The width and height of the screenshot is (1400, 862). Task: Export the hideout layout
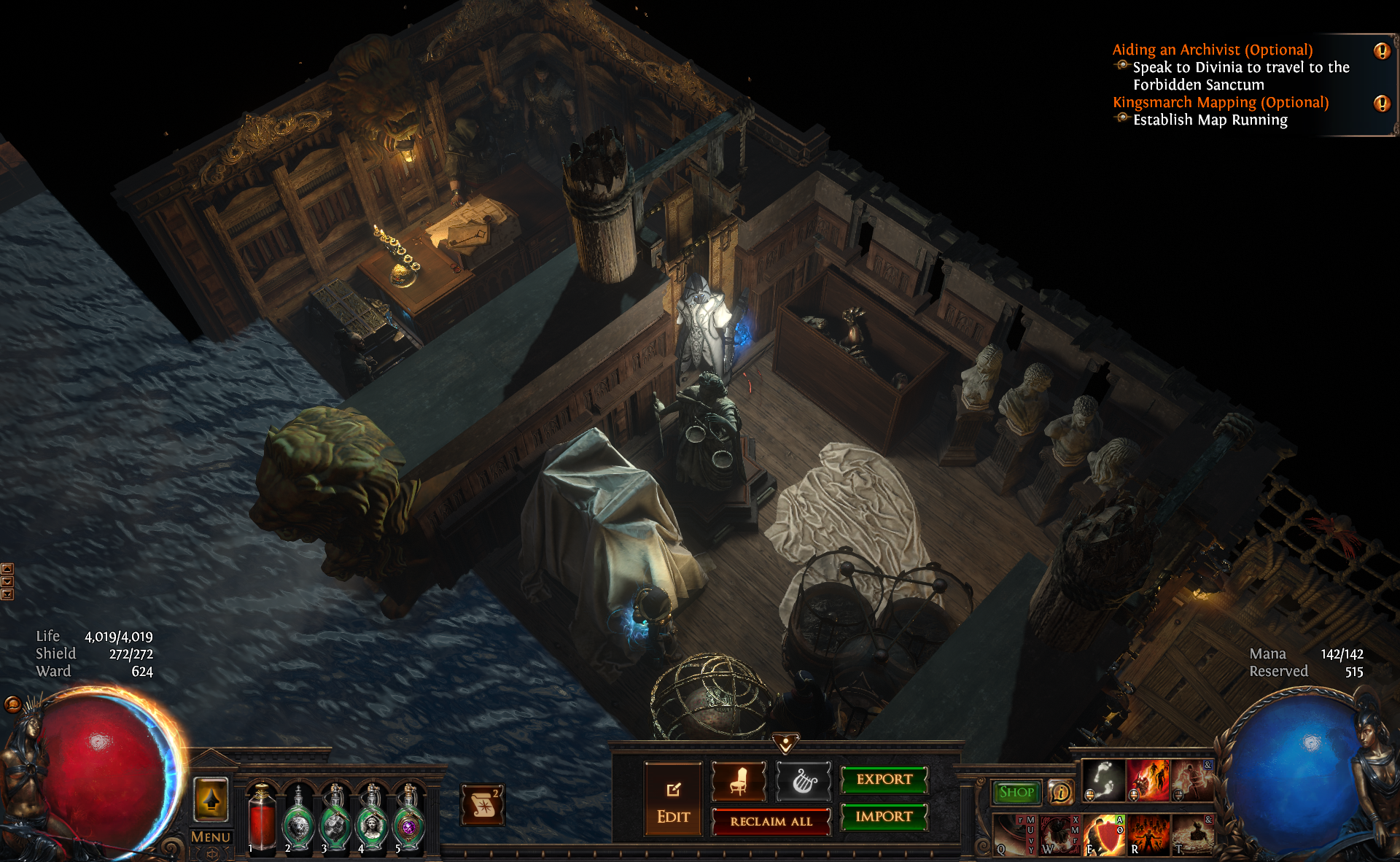tap(884, 780)
